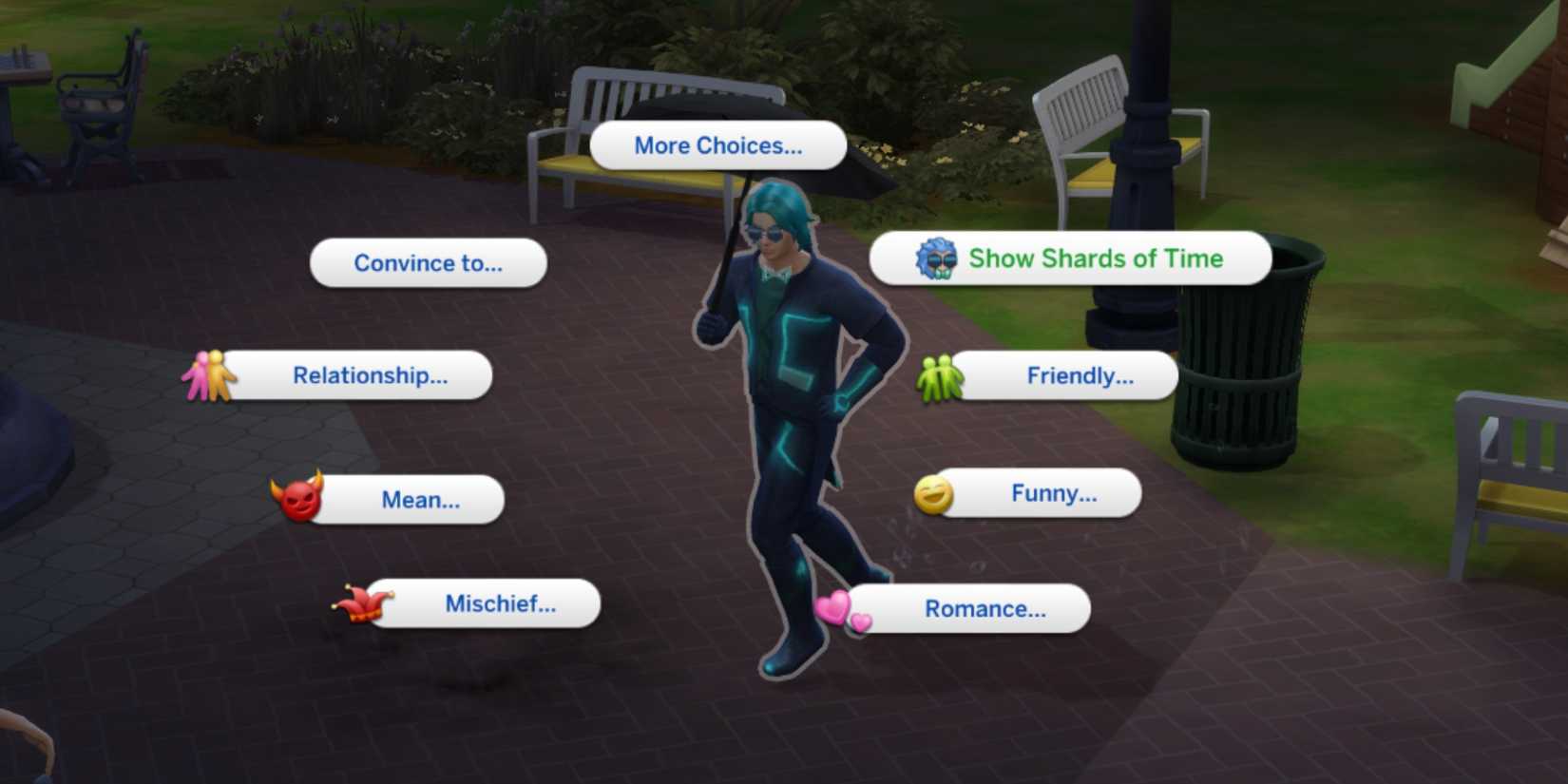Open the Mischief interactions menu
1568x784 pixels.
click(x=501, y=603)
